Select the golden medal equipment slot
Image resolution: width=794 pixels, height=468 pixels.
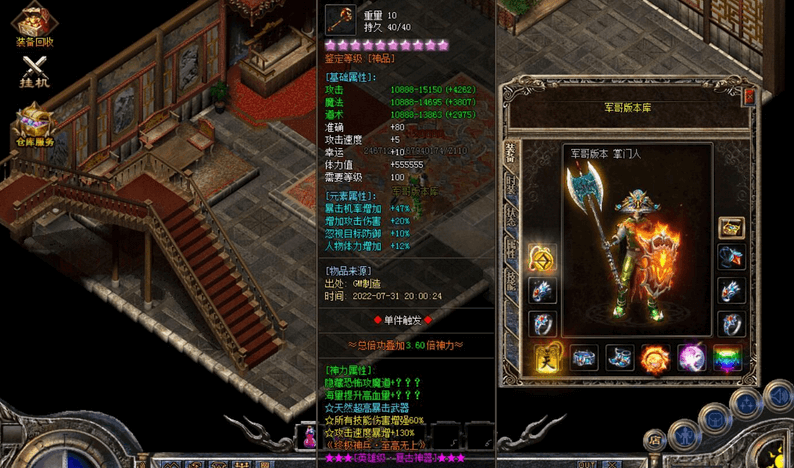click(542, 258)
